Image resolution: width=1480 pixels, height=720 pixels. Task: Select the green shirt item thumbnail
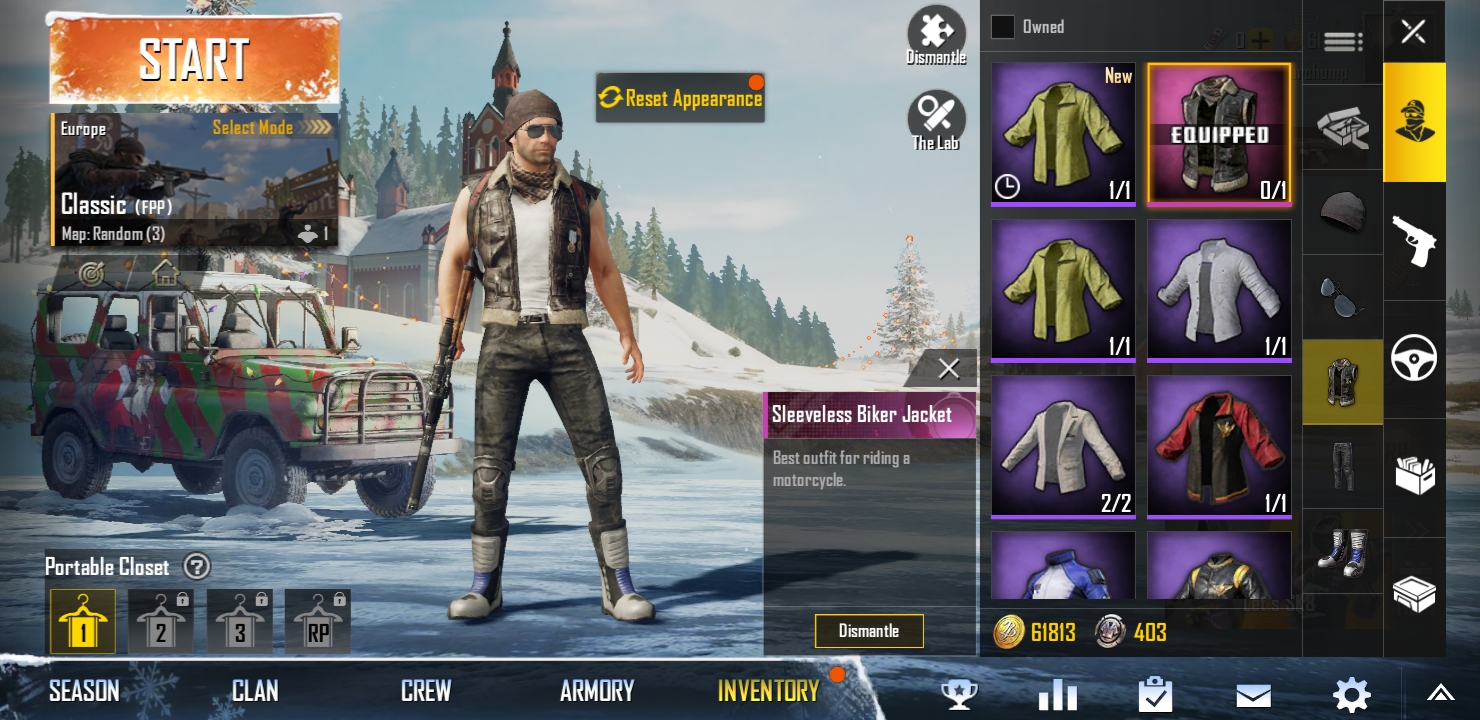[1063, 133]
